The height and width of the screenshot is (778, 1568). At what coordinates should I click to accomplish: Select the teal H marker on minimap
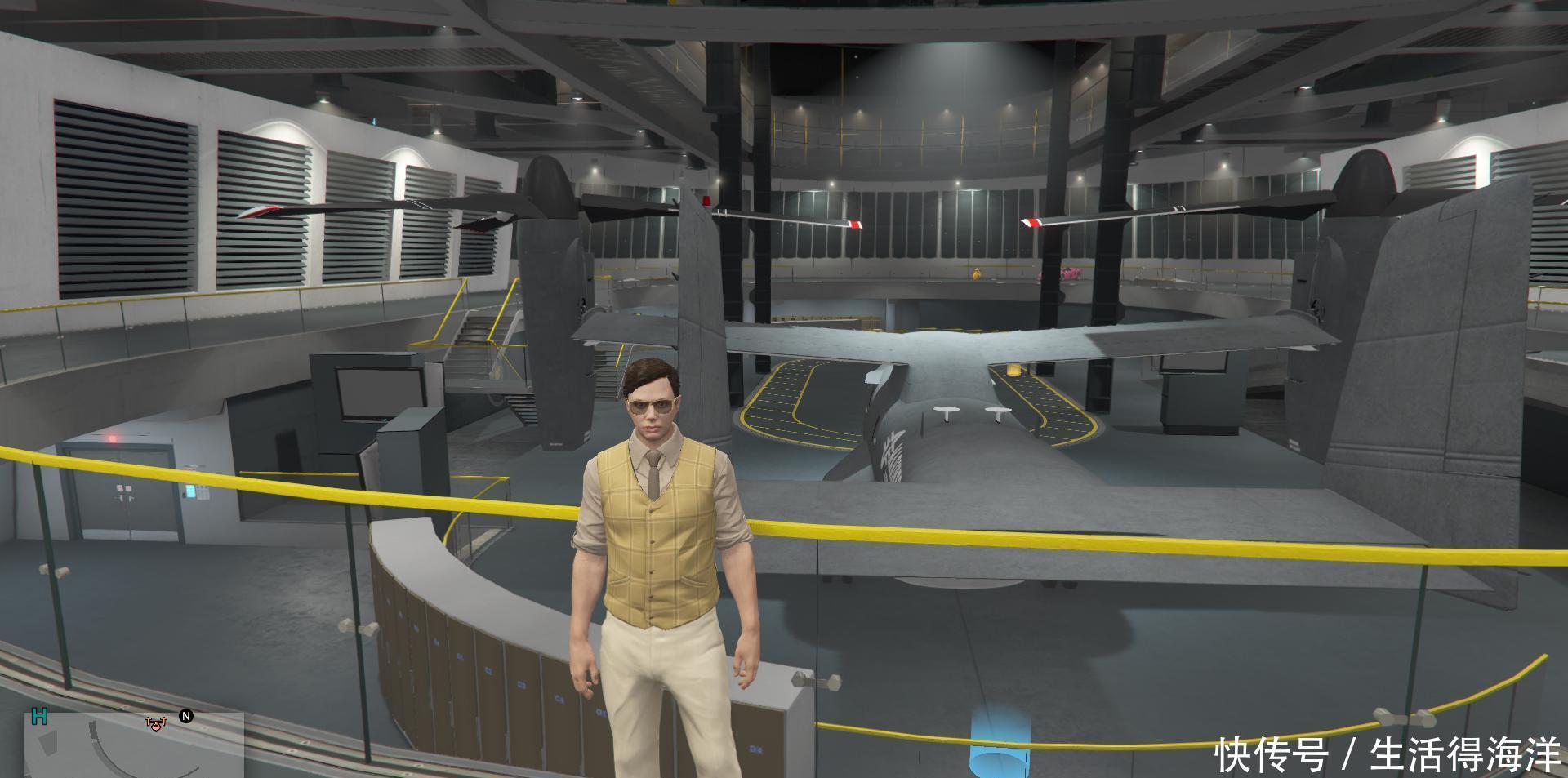(39, 717)
